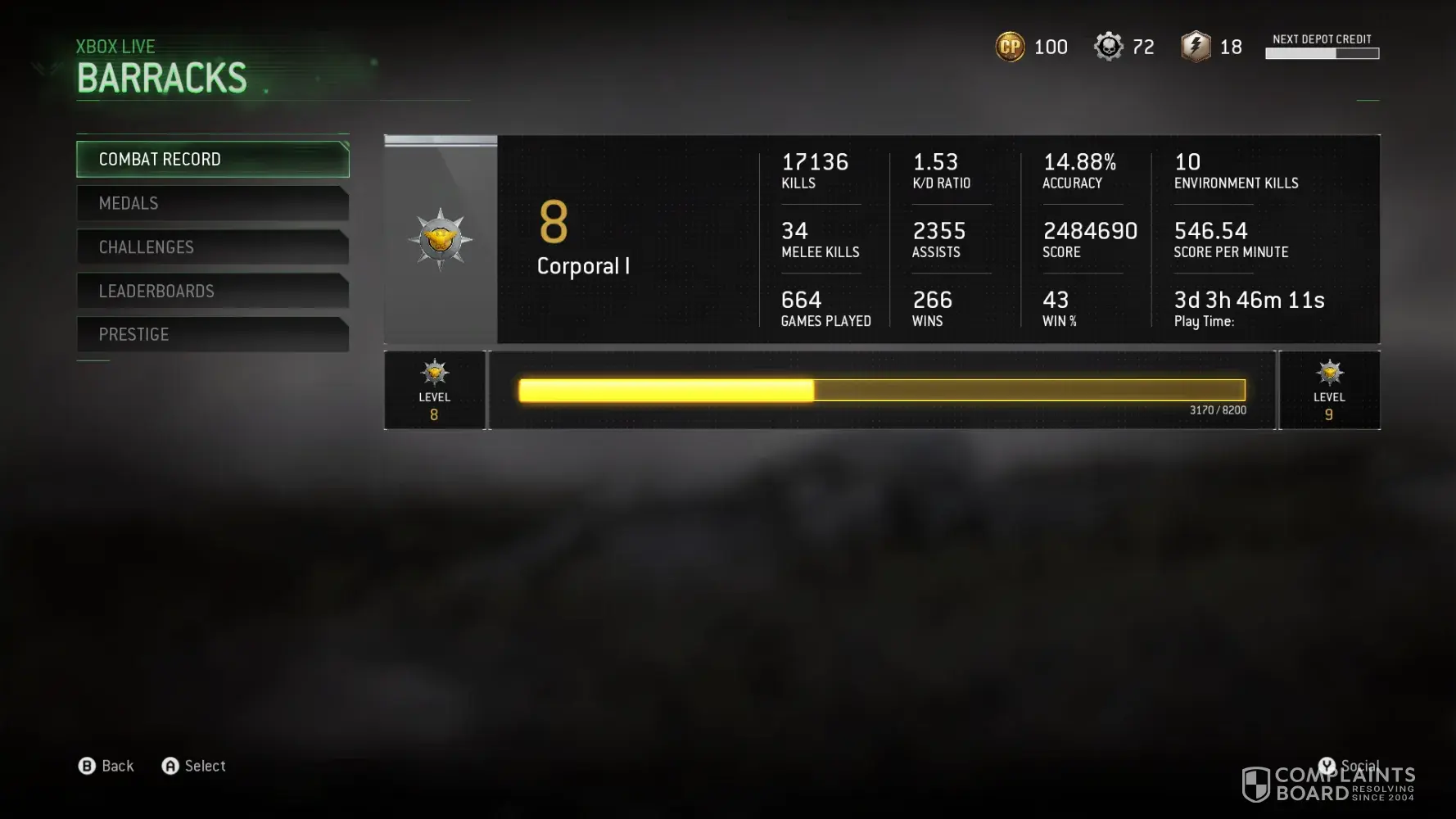
Task: Click the lightning bolt keys icon
Action: coord(1196,47)
